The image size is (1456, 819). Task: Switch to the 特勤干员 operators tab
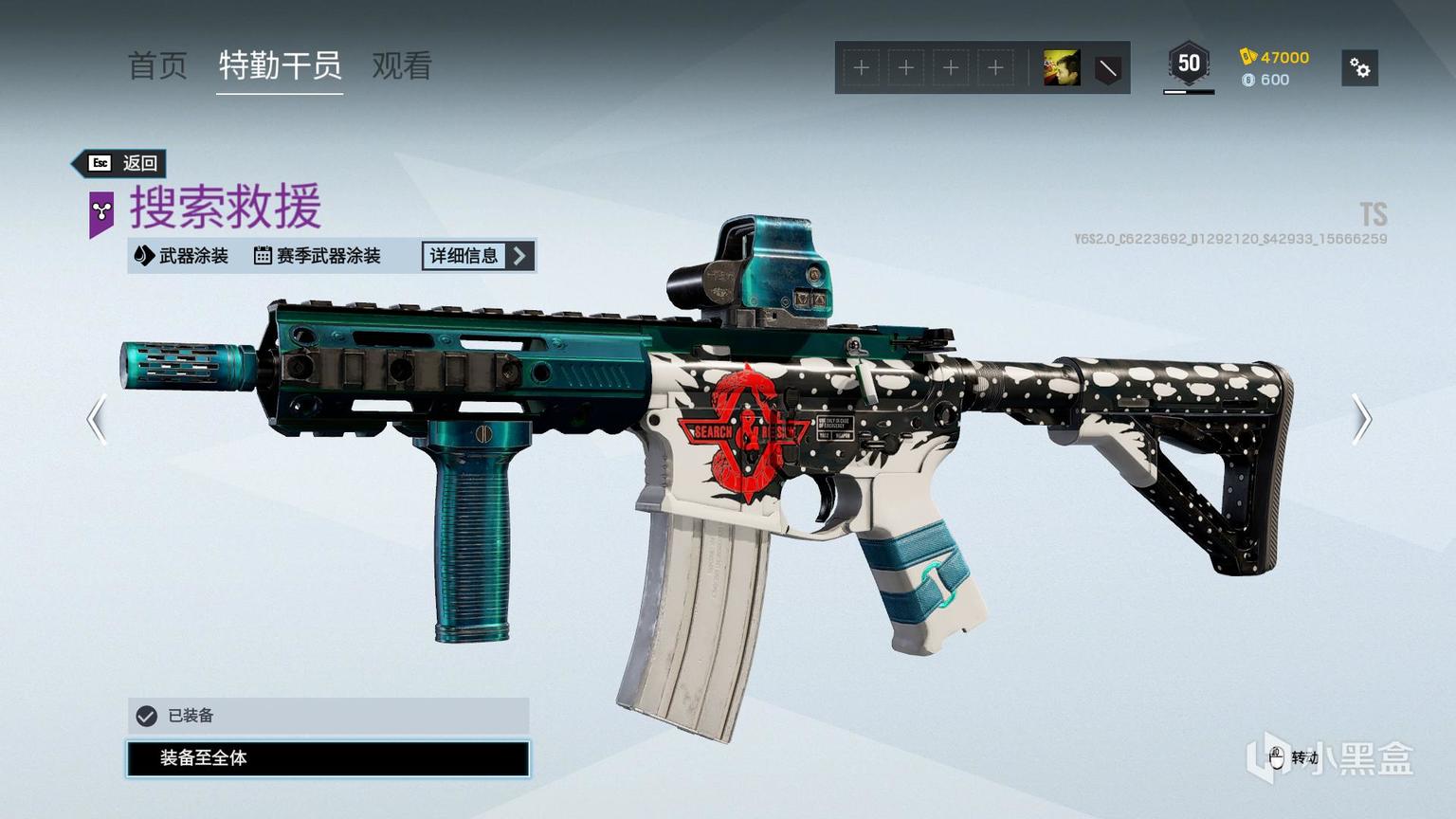(280, 65)
